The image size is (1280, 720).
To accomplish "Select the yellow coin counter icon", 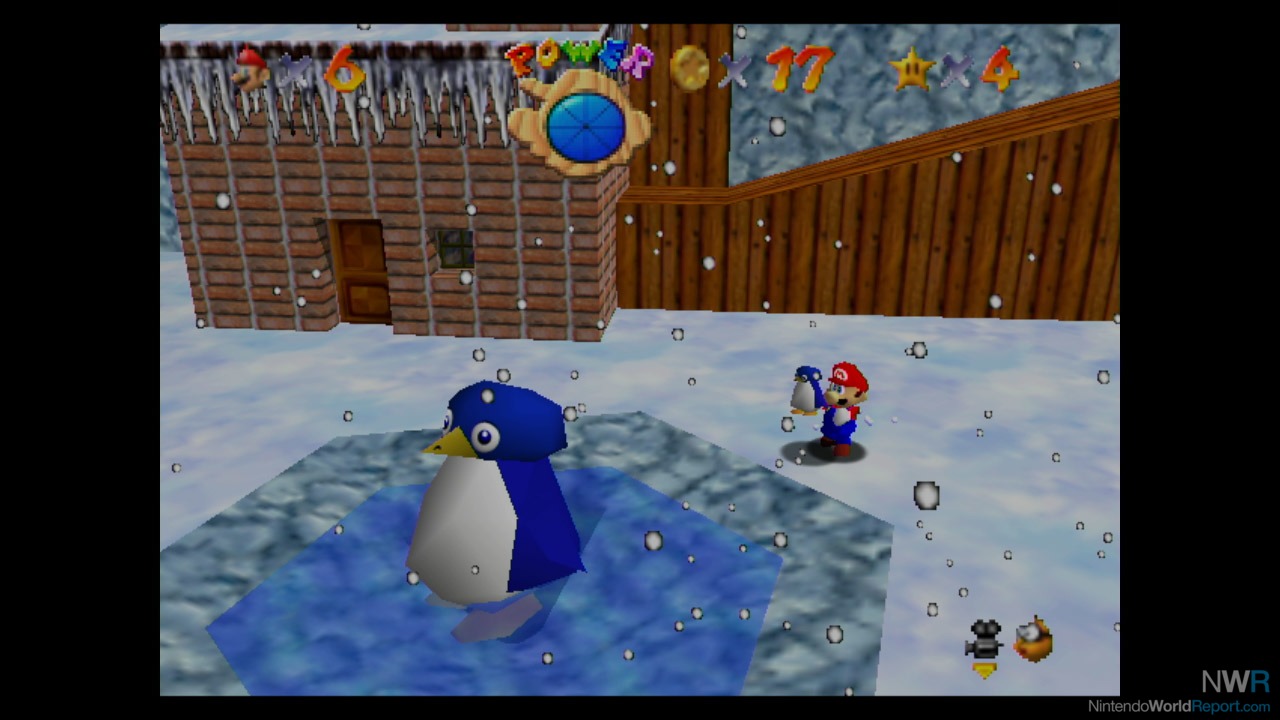I will tap(689, 68).
